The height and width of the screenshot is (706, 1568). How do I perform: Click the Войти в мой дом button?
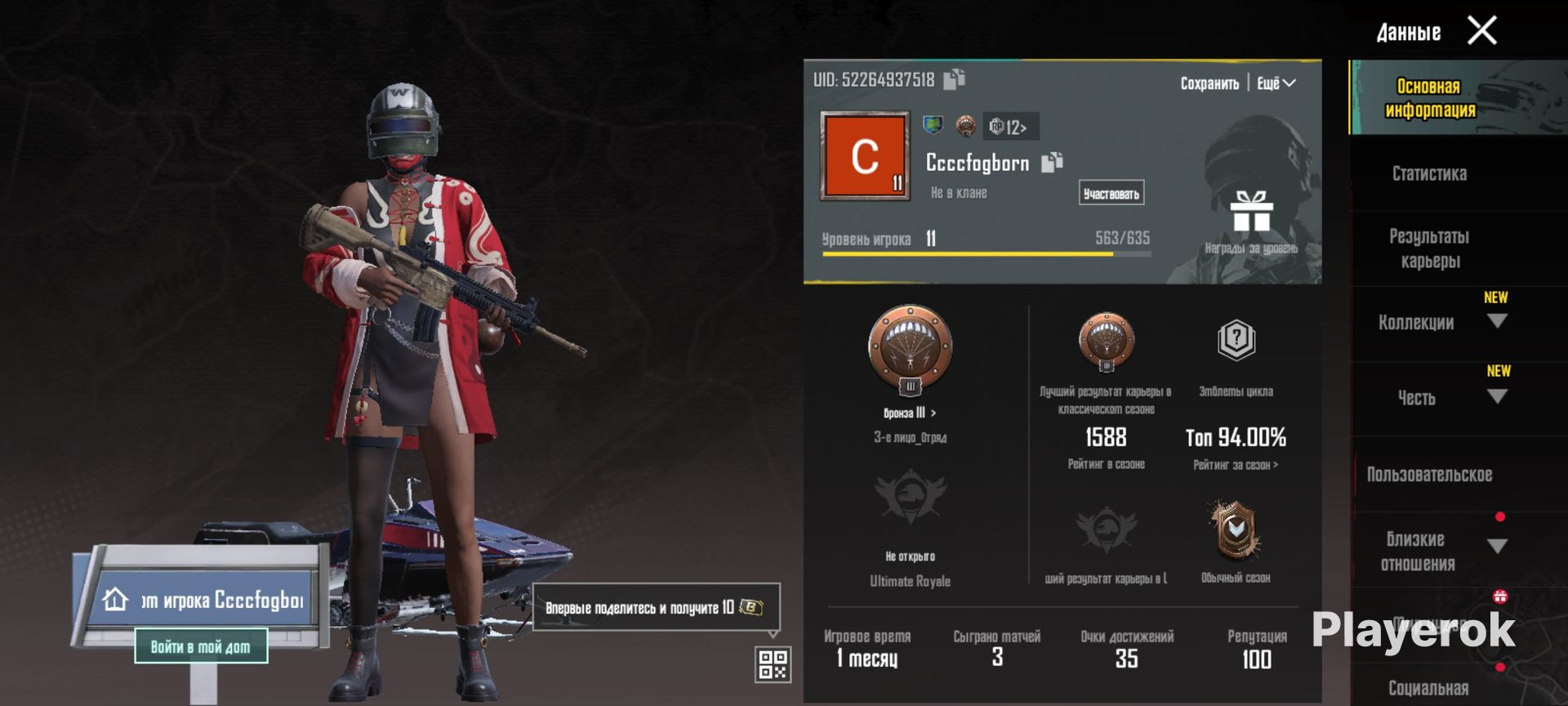point(201,647)
